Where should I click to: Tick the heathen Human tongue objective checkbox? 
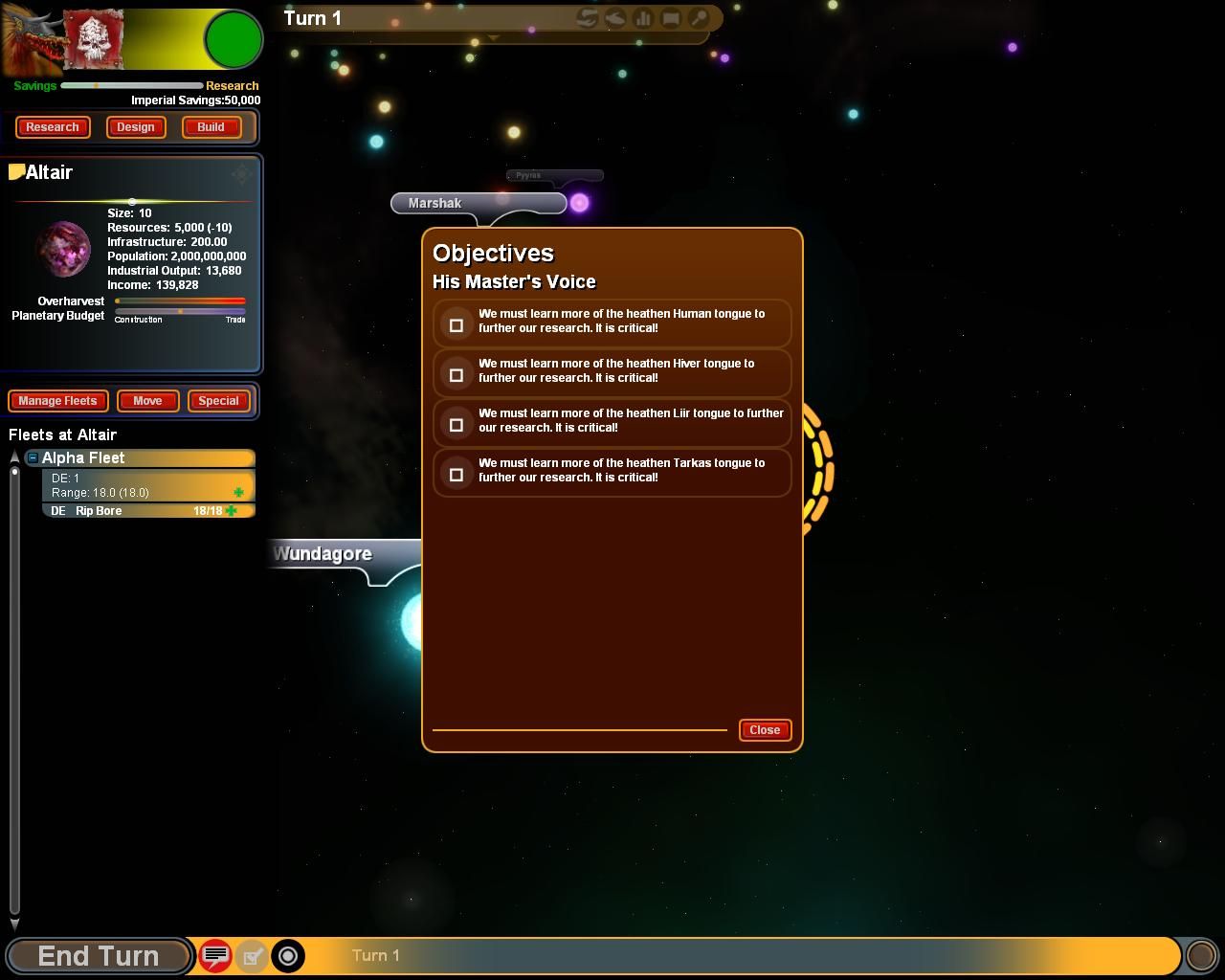point(457,325)
